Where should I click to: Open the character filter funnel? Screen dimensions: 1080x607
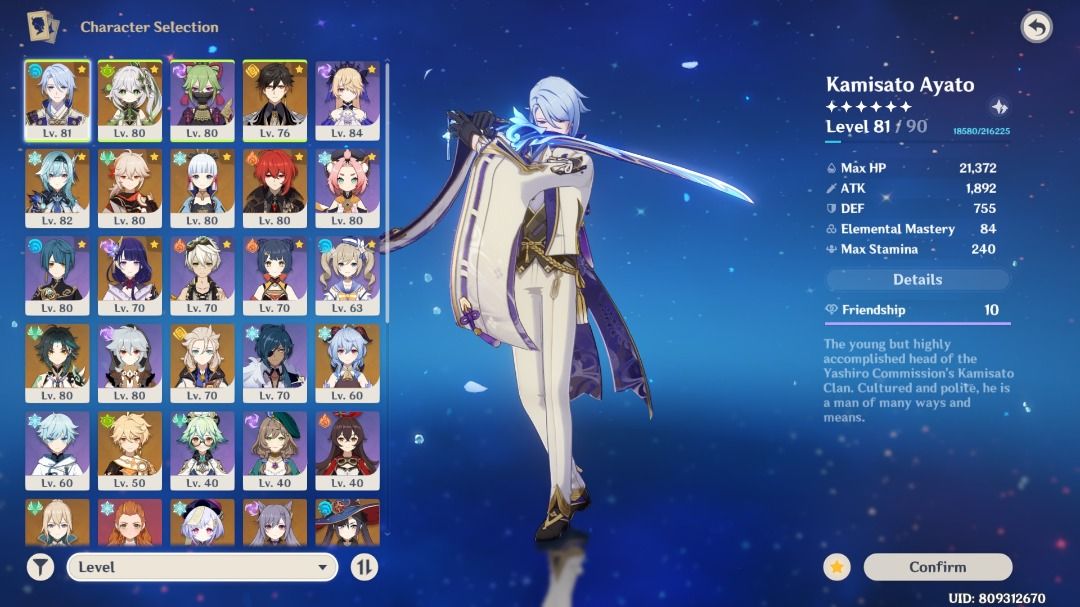(x=39, y=567)
